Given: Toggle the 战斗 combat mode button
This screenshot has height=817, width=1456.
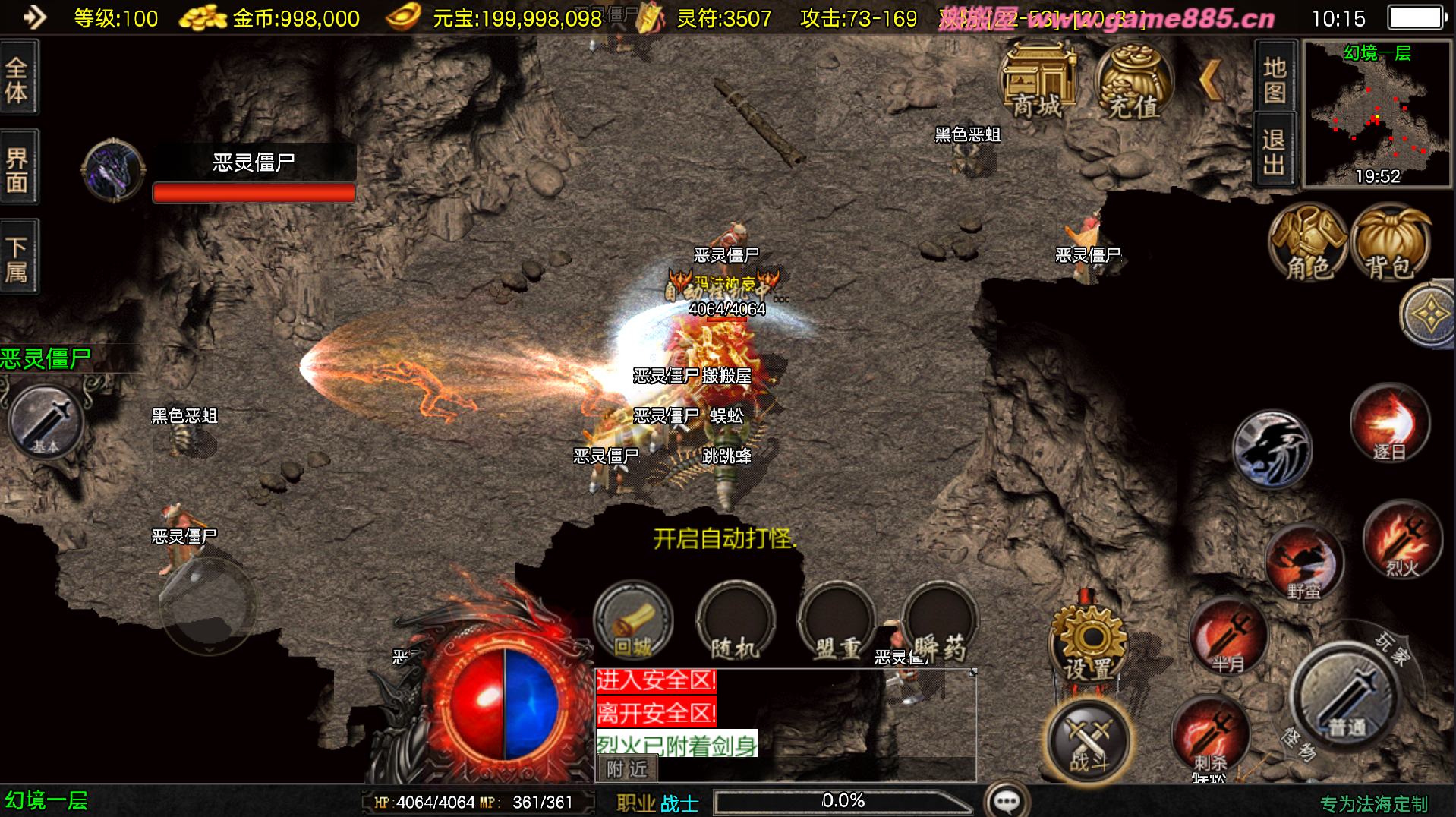Looking at the screenshot, I should [1089, 740].
